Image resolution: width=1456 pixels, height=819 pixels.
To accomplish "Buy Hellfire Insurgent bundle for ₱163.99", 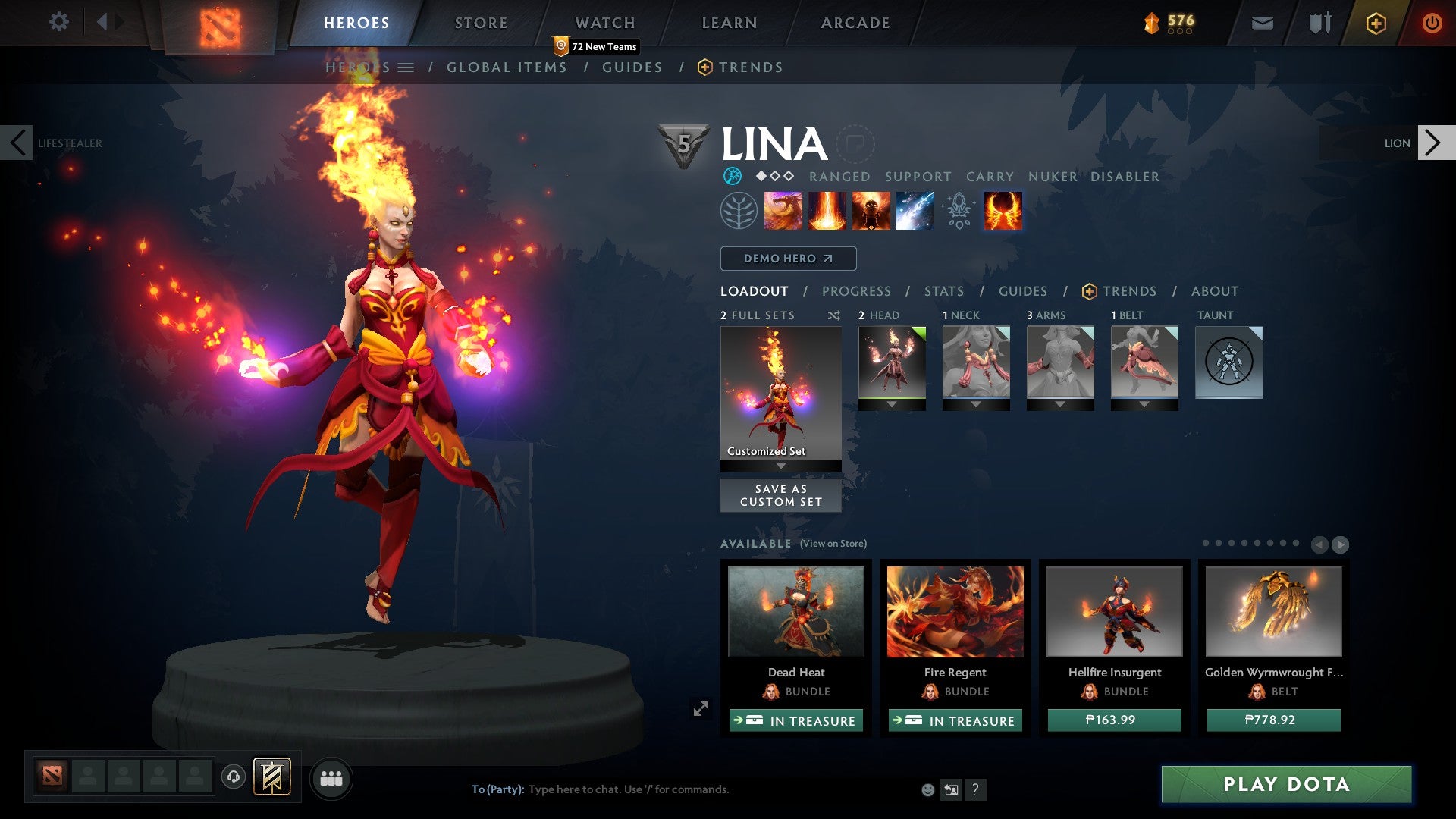I will click(x=1114, y=720).
